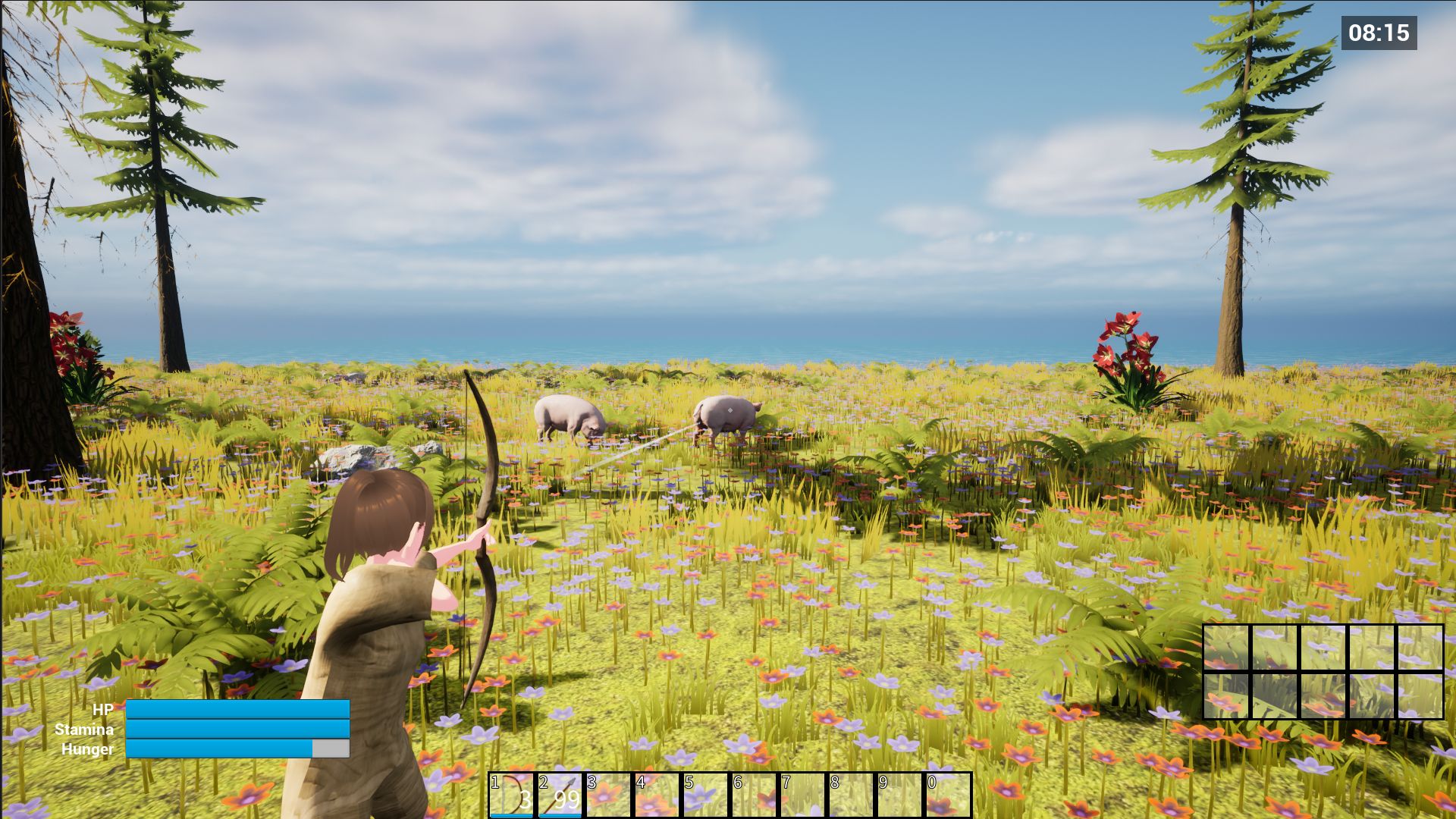Click the ammo count showing 3 on the bow
The width and height of the screenshot is (1456, 819).
click(x=525, y=799)
